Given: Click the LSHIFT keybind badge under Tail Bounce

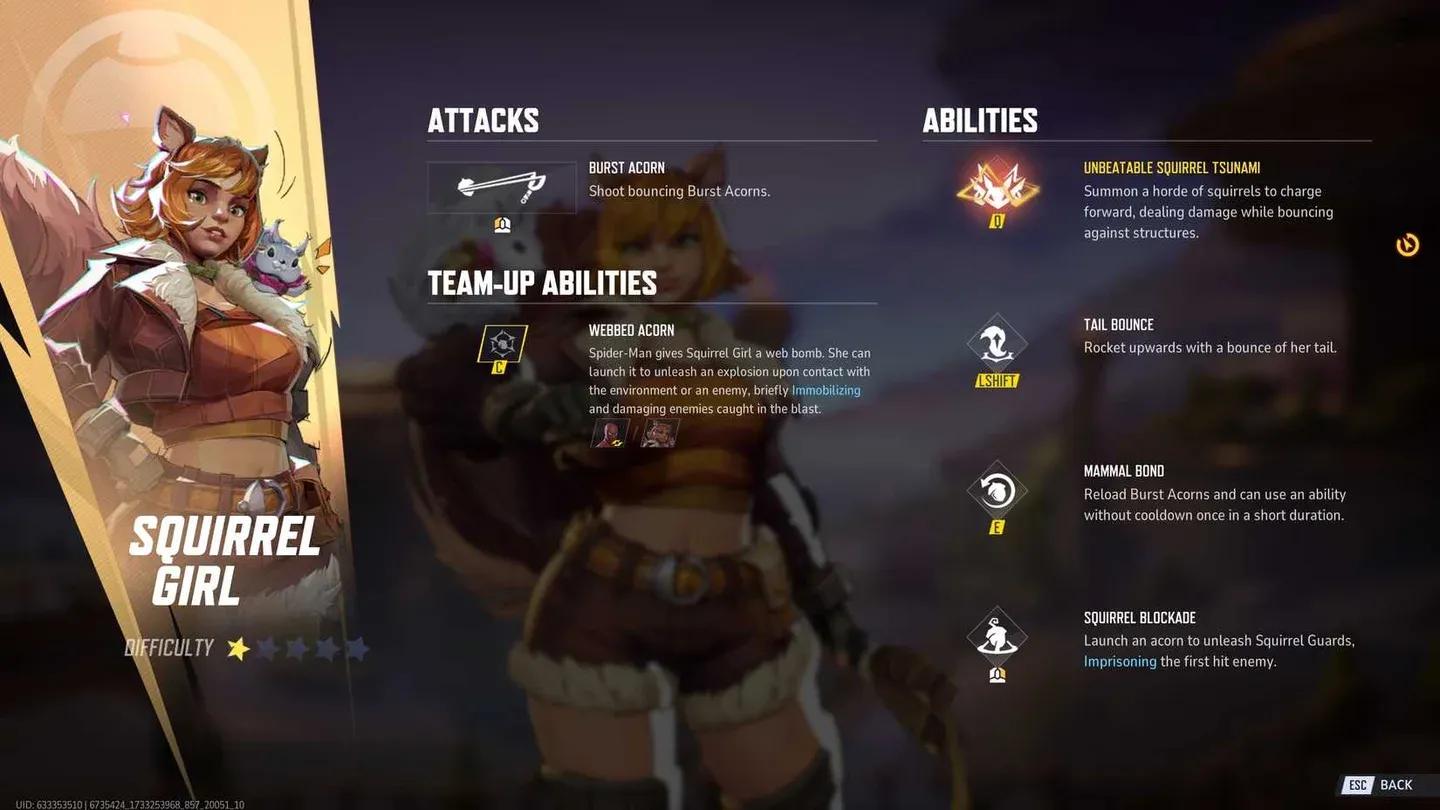Looking at the screenshot, I should click(996, 380).
